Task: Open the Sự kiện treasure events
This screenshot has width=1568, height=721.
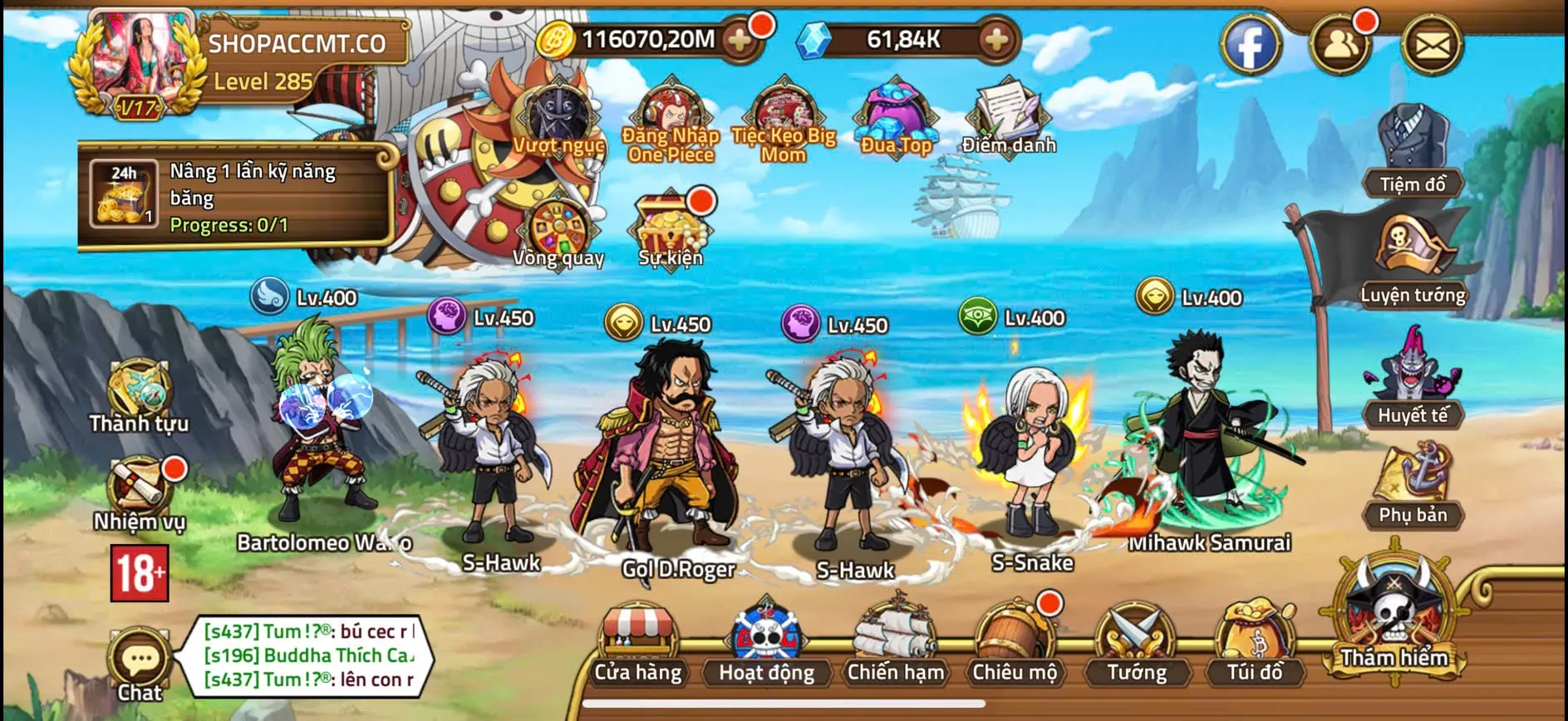Action: (670, 224)
